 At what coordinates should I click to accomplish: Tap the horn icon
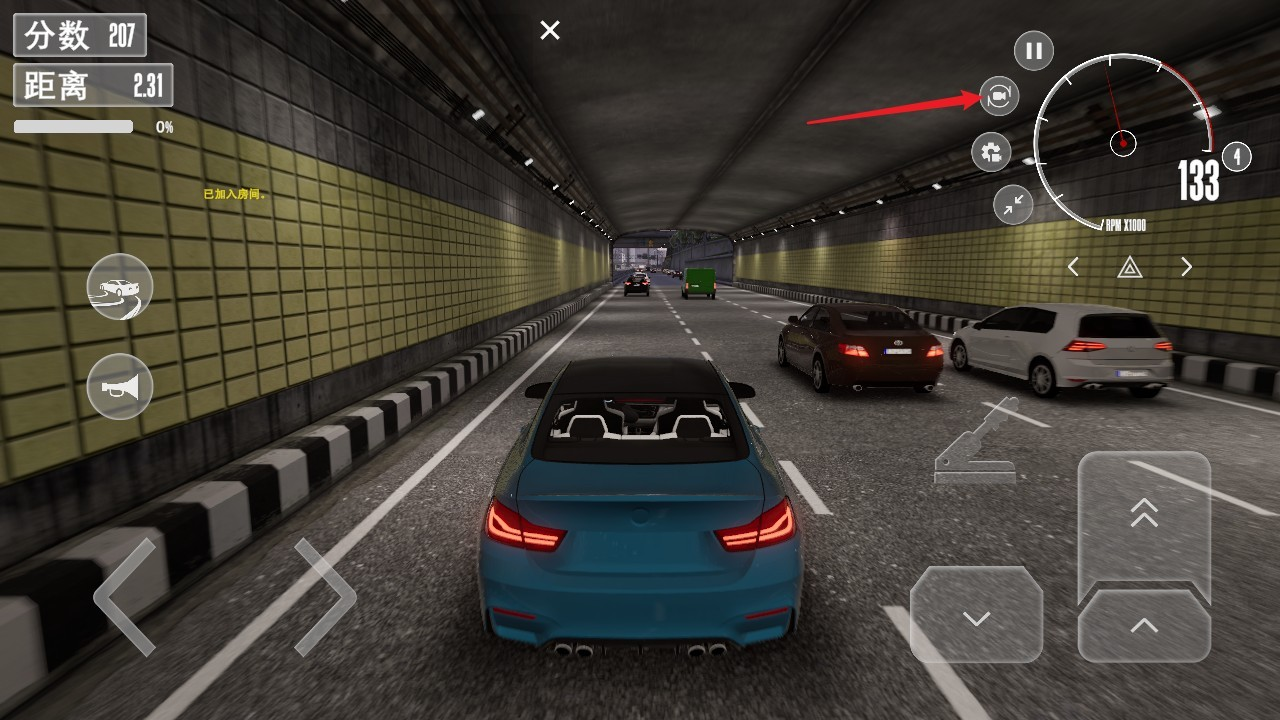coord(118,387)
